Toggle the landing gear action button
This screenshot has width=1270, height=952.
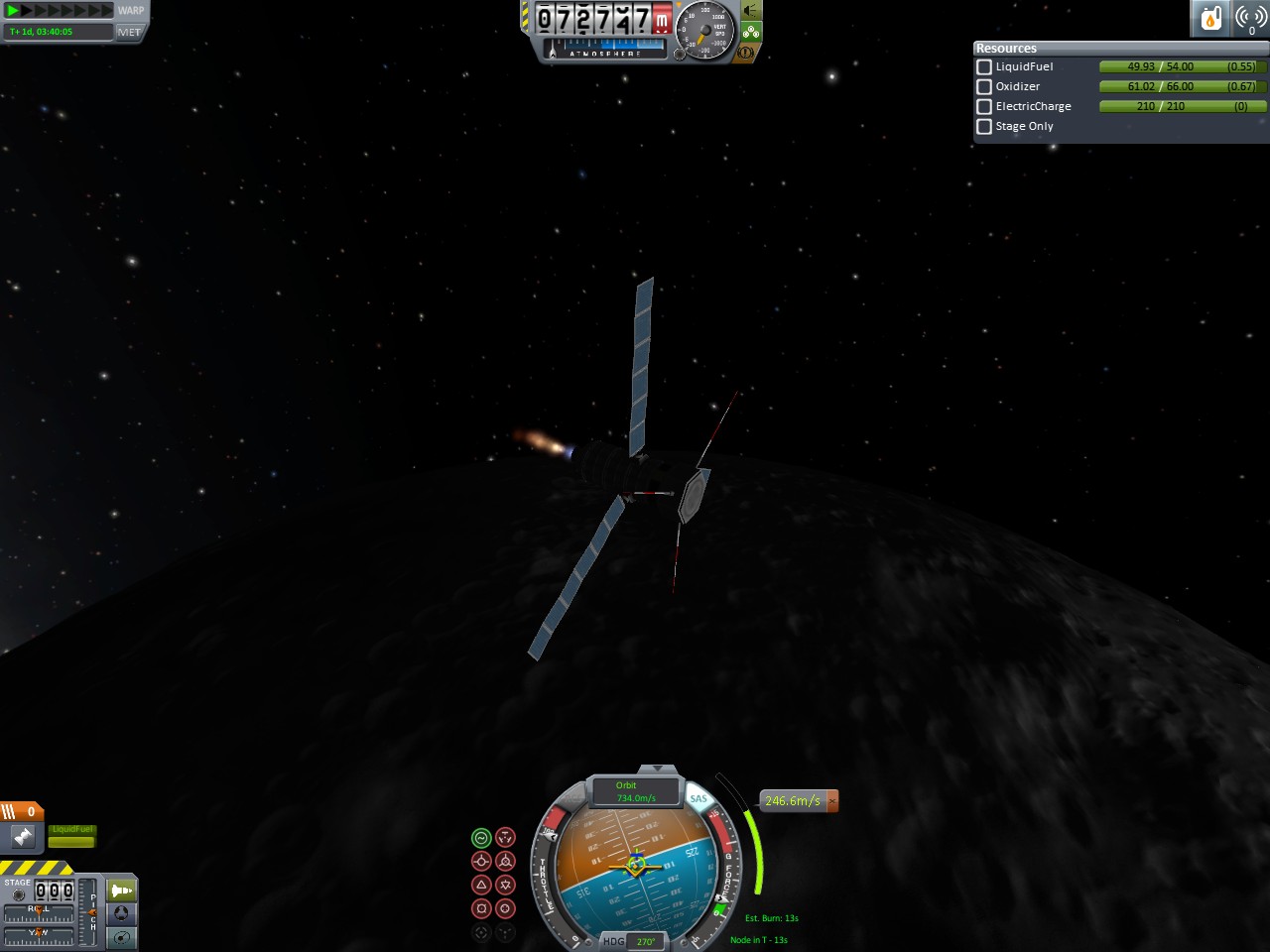click(x=751, y=32)
